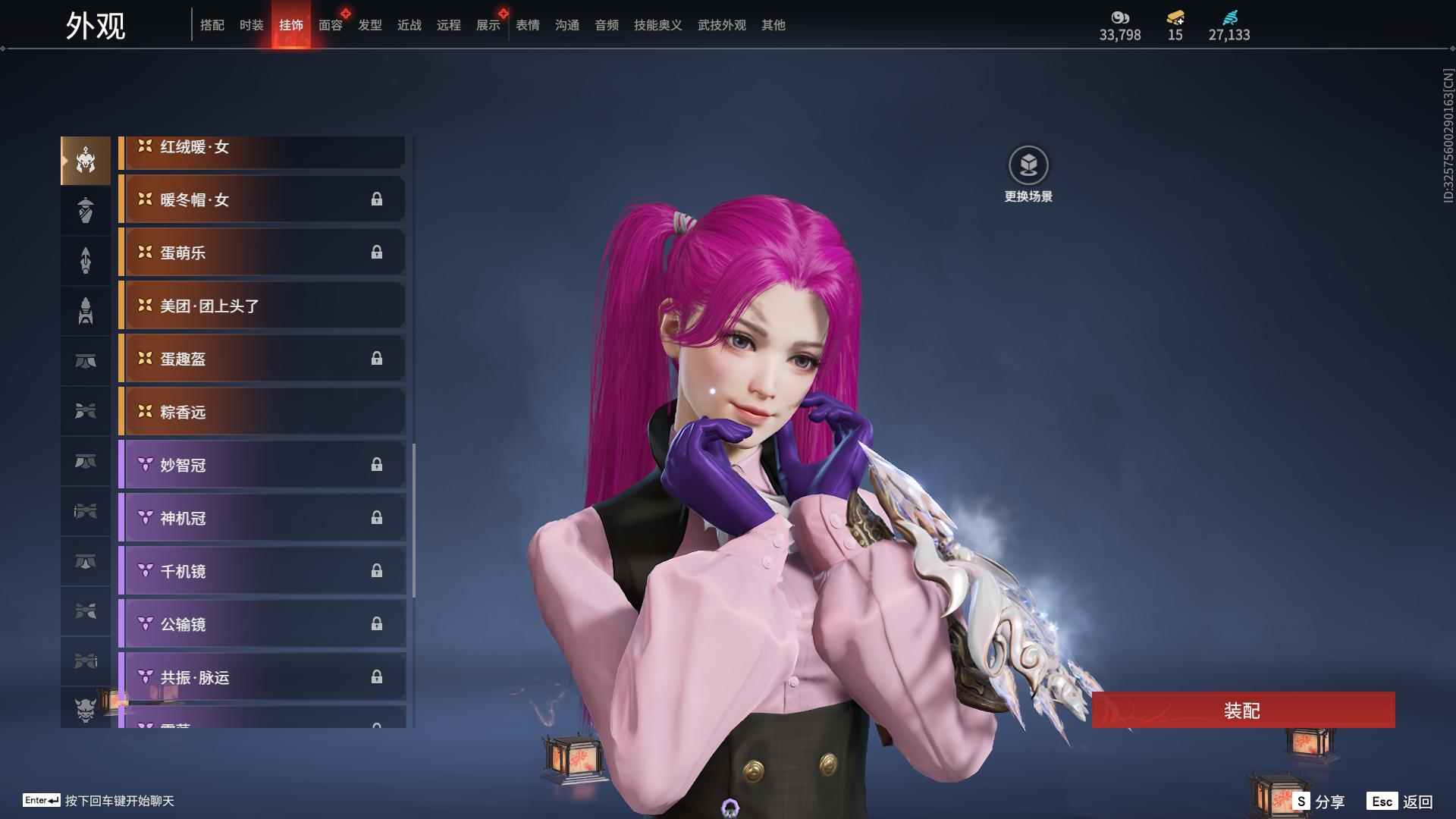Open the 搭配 tab
This screenshot has width=1456, height=819.
tap(212, 25)
